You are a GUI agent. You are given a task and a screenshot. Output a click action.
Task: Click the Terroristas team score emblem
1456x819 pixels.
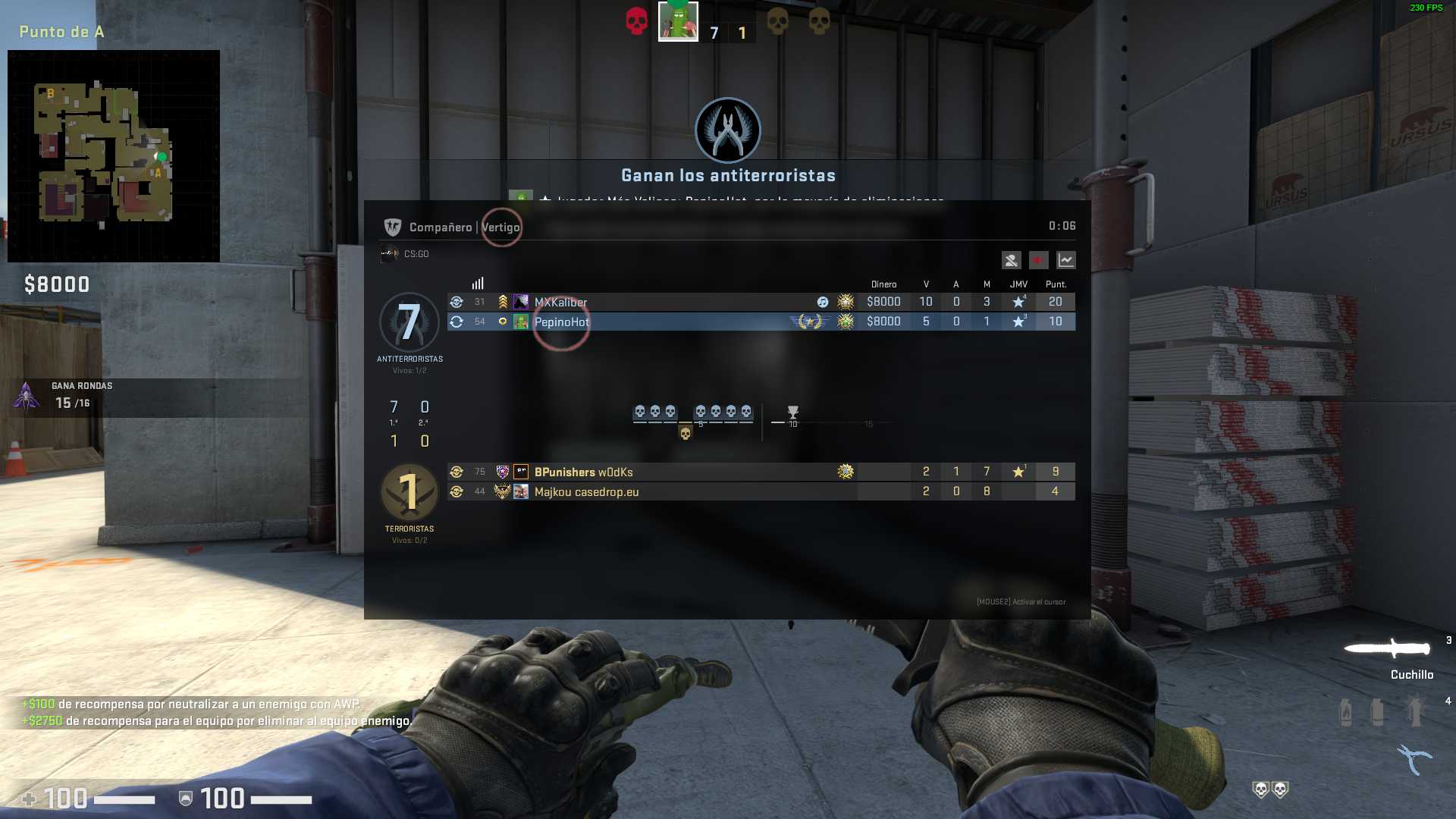409,492
